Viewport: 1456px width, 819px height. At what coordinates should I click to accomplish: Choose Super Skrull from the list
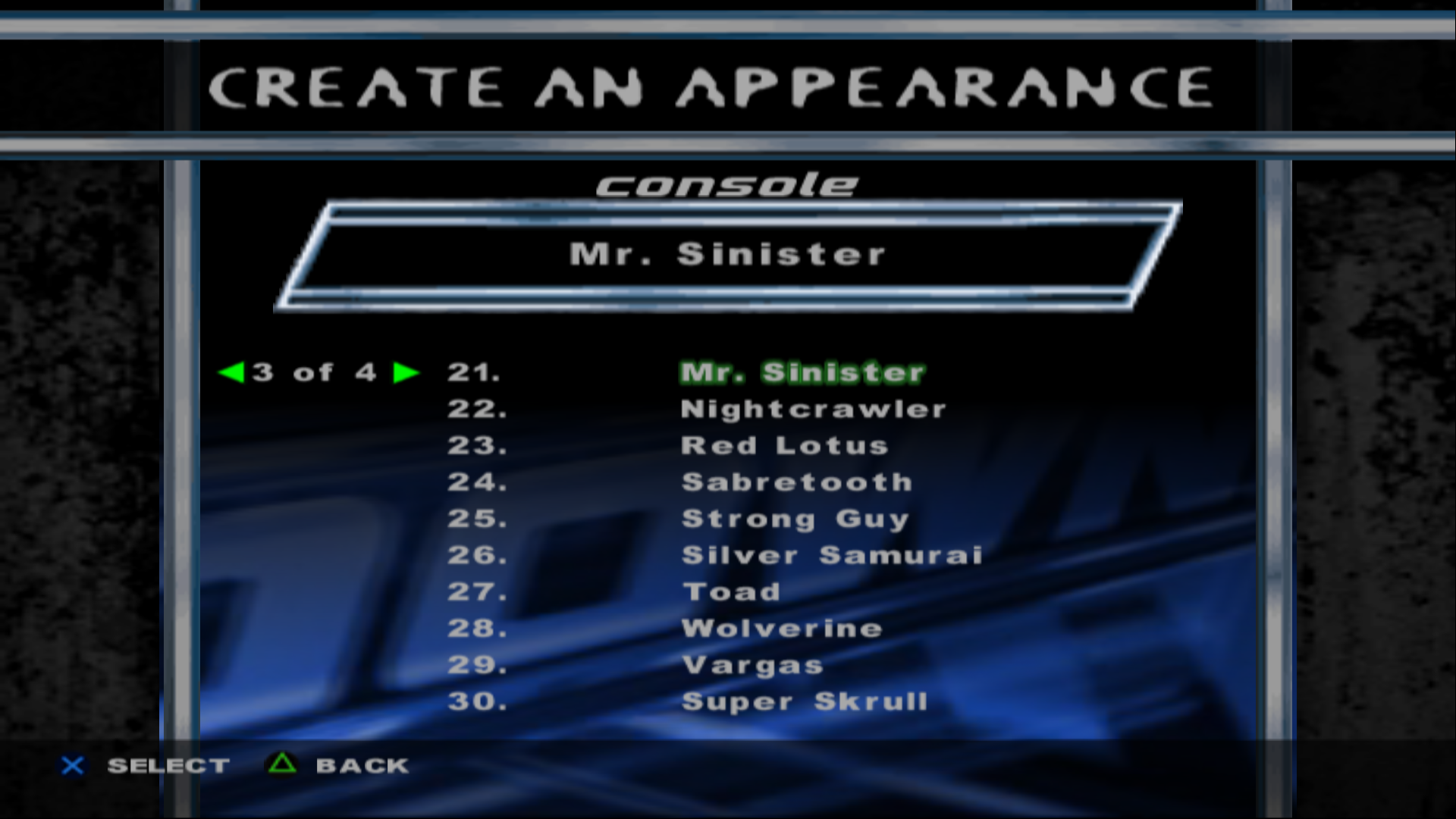click(x=804, y=701)
